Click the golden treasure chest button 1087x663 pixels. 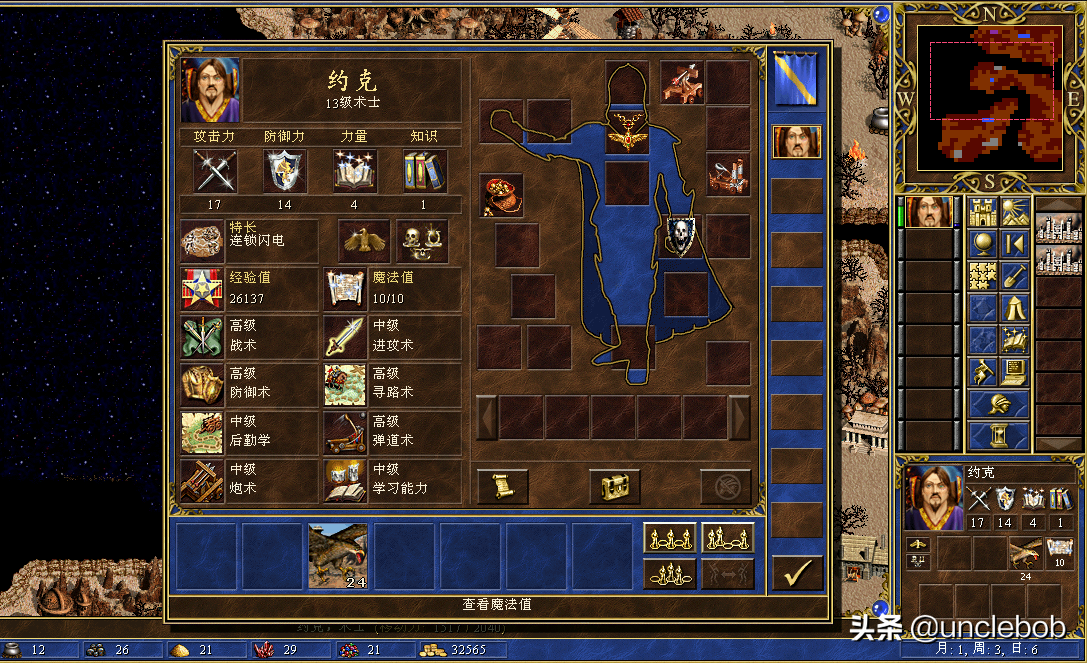[x=614, y=487]
